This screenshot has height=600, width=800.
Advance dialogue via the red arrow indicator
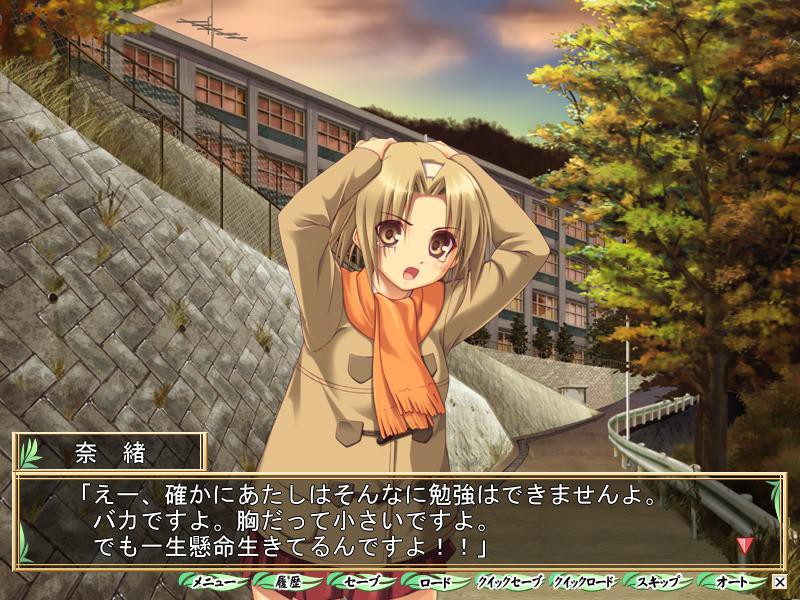tap(743, 545)
